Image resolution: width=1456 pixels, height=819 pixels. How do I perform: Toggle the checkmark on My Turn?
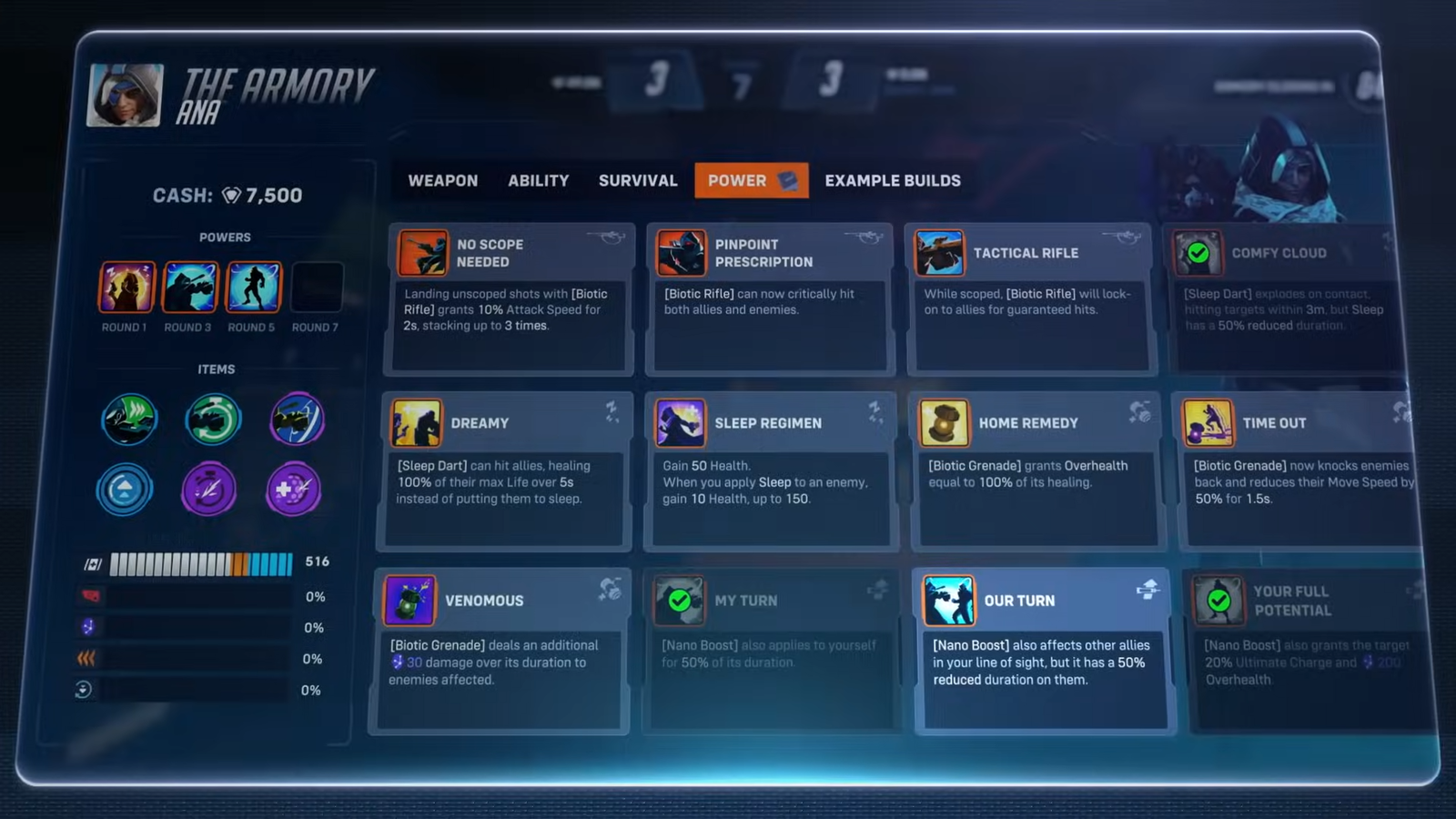(679, 601)
